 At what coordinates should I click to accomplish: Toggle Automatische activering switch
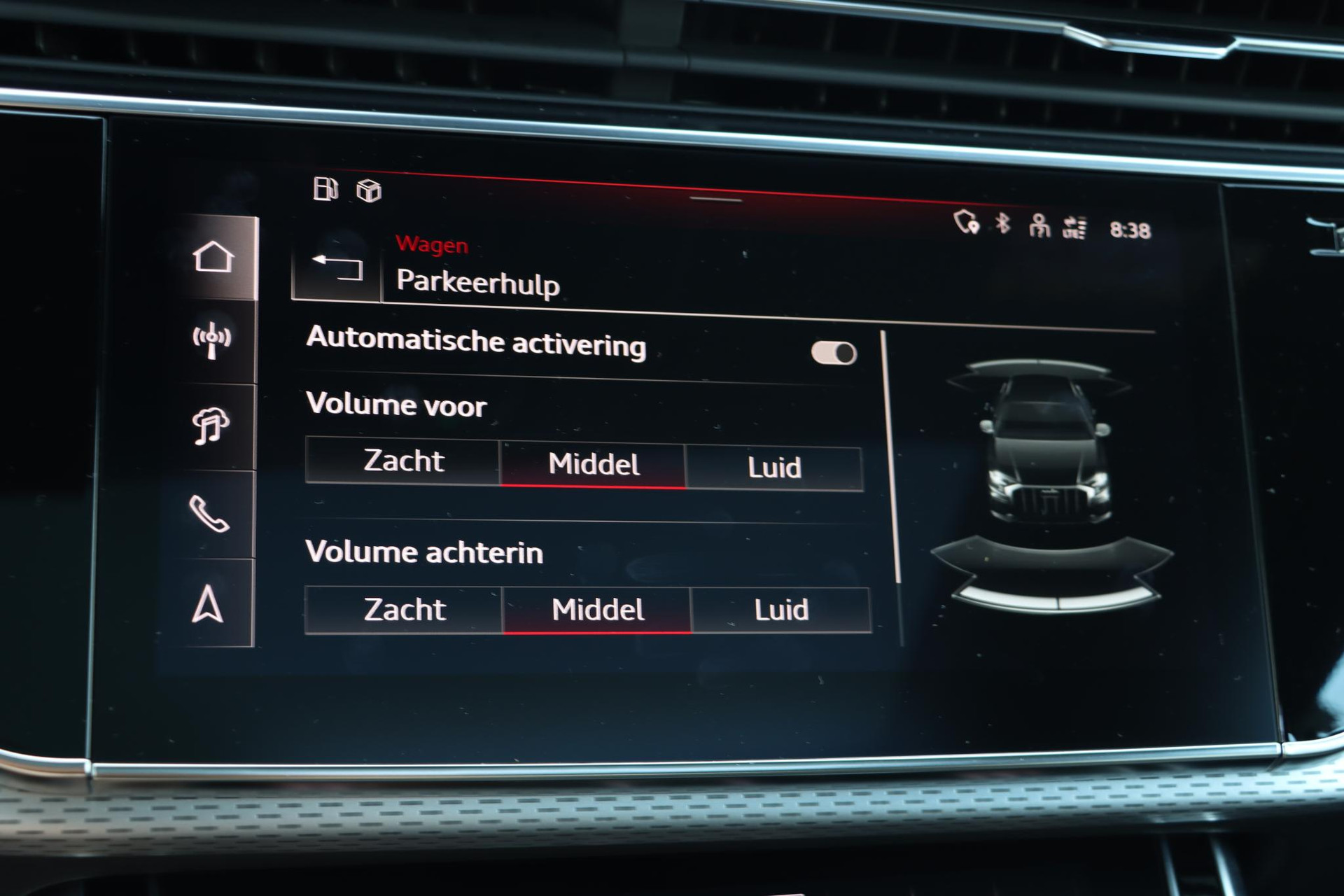pos(834,353)
